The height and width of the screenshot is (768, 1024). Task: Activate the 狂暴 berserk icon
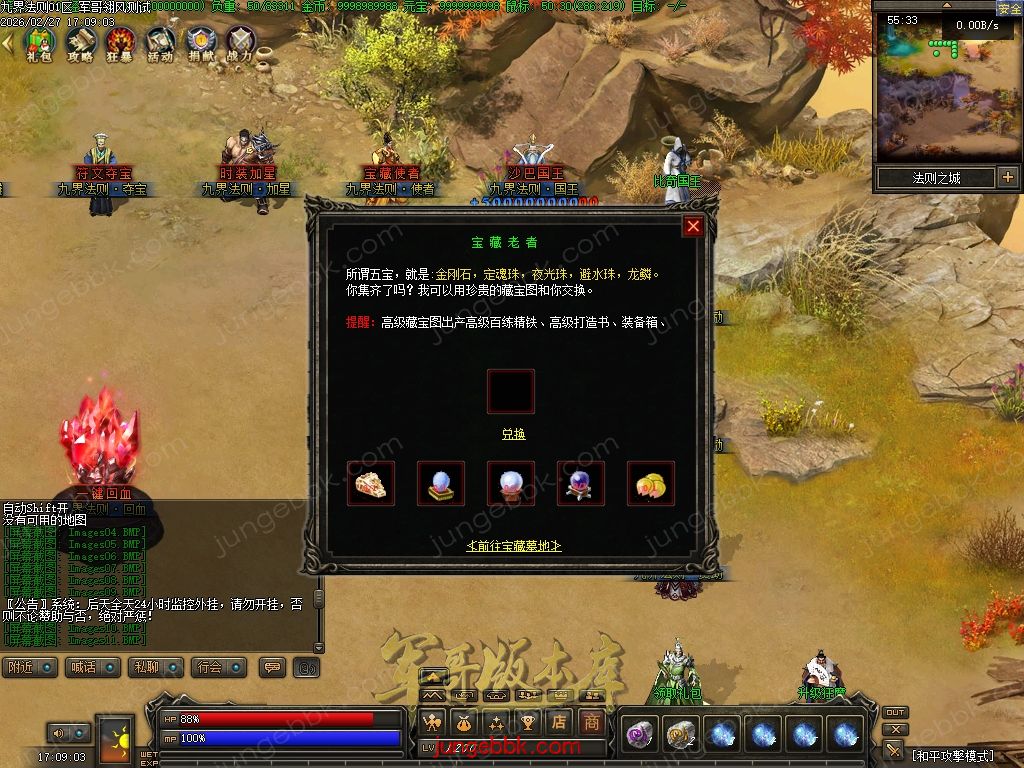[x=120, y=43]
